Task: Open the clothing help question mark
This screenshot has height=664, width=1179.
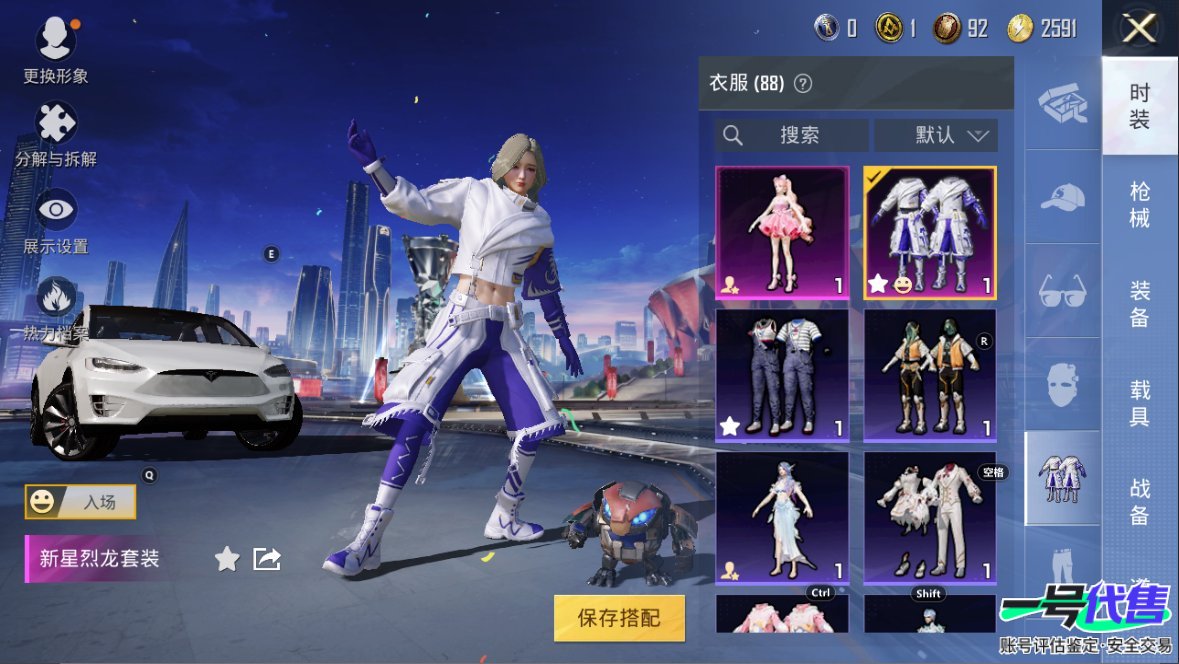Action: click(x=802, y=84)
